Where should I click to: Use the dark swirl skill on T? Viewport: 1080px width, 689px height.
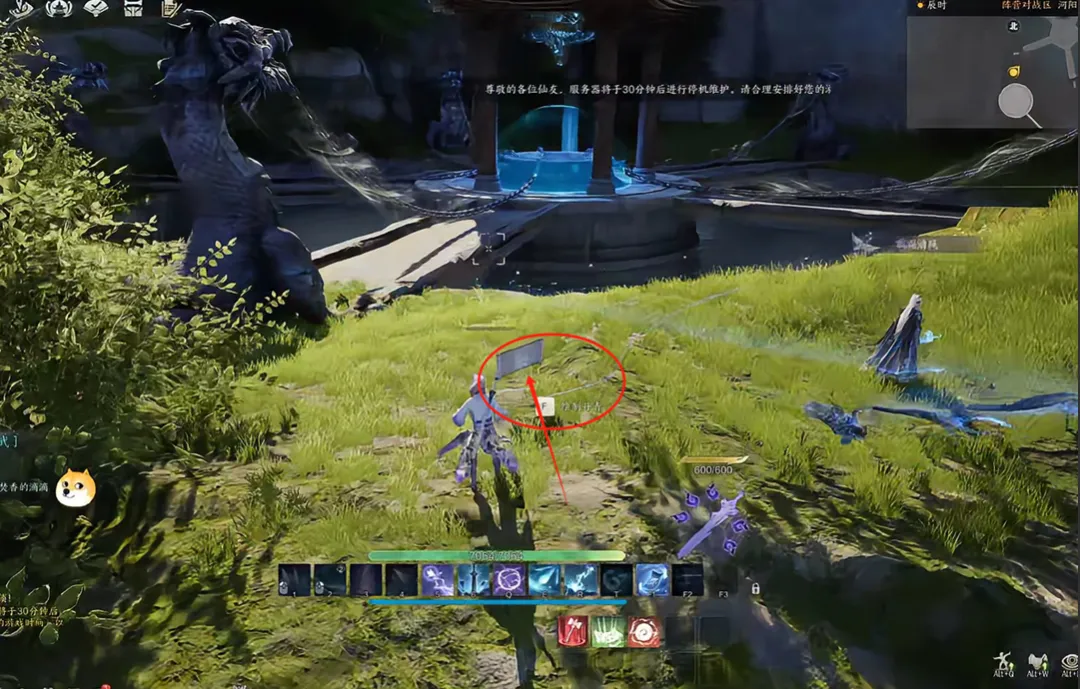(x=617, y=580)
